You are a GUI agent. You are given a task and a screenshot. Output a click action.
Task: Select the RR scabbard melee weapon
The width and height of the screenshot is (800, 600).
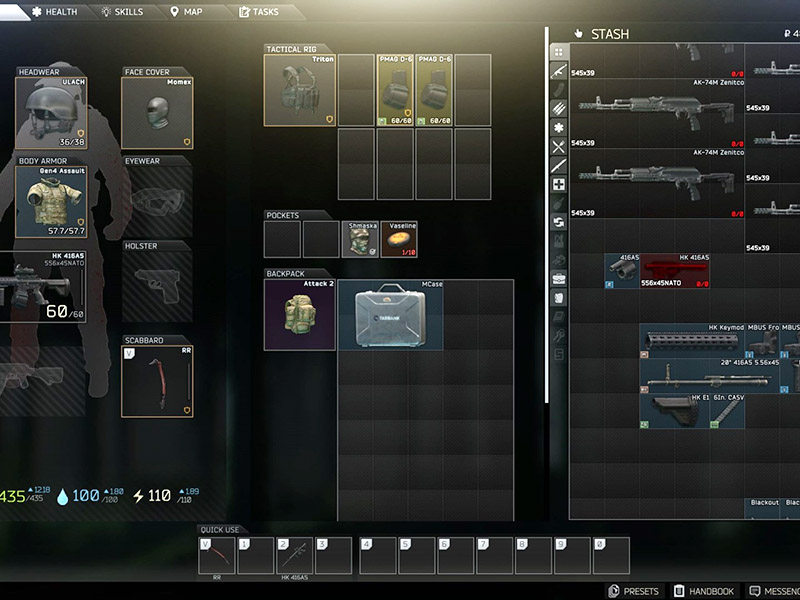tap(157, 380)
